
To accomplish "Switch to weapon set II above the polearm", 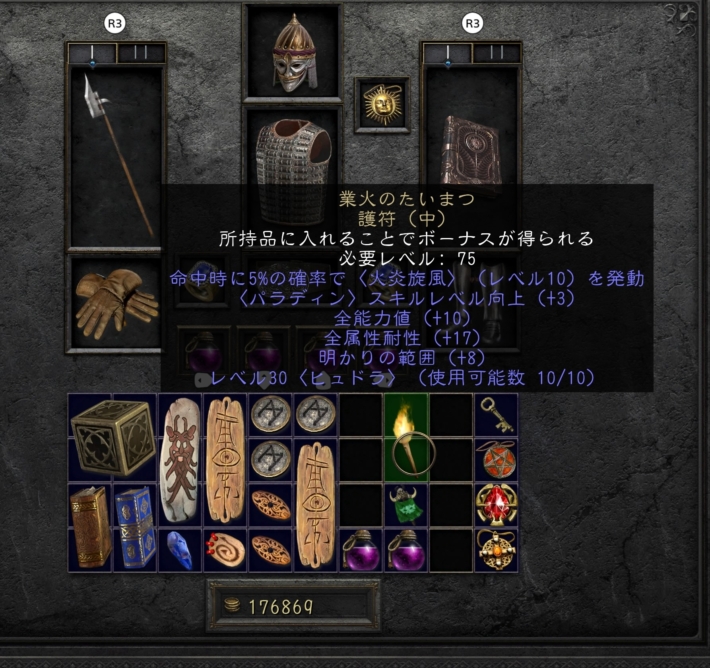I will [141, 53].
